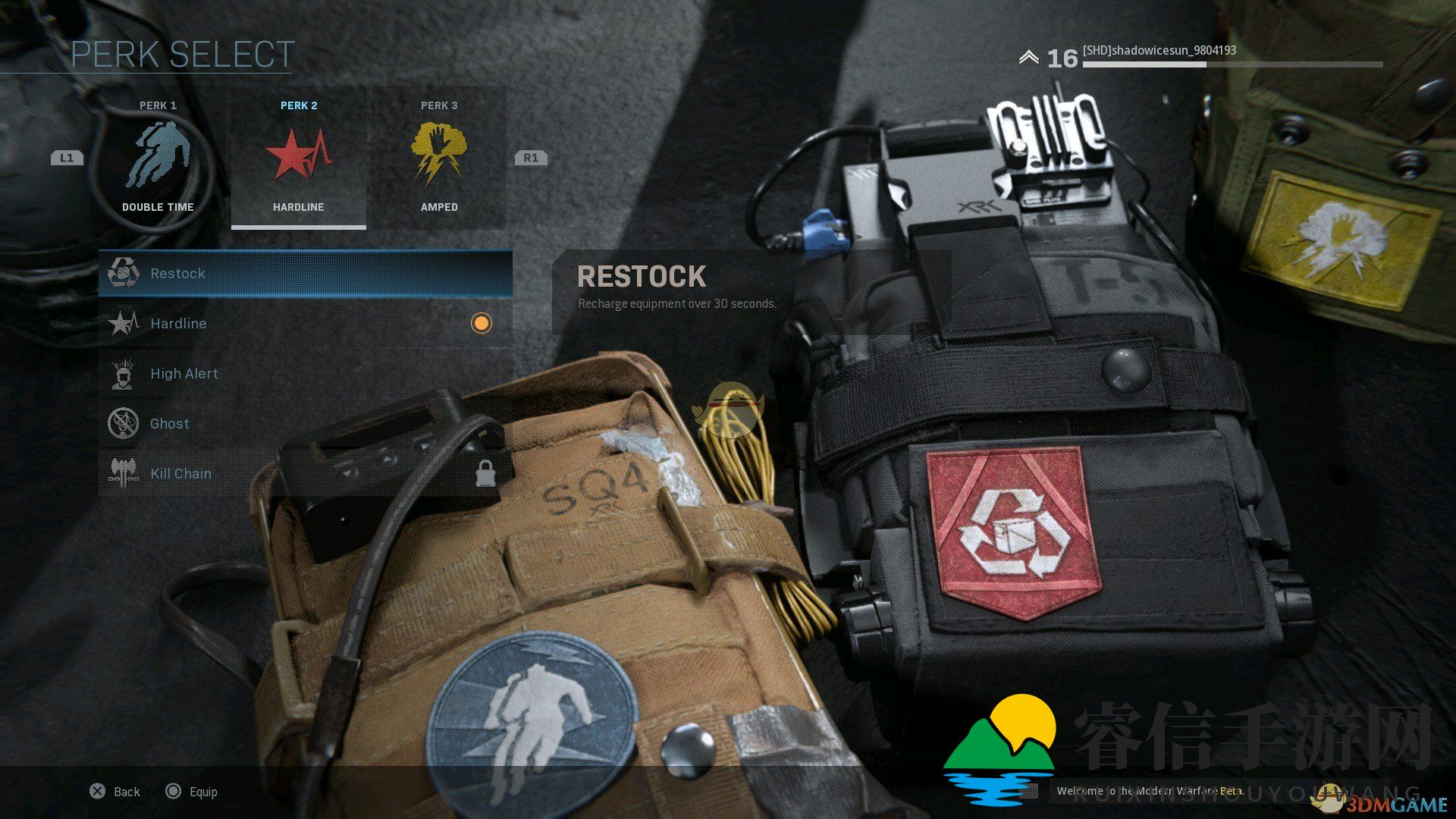Choose the Restock perk
The width and height of the screenshot is (1456, 819).
(305, 273)
